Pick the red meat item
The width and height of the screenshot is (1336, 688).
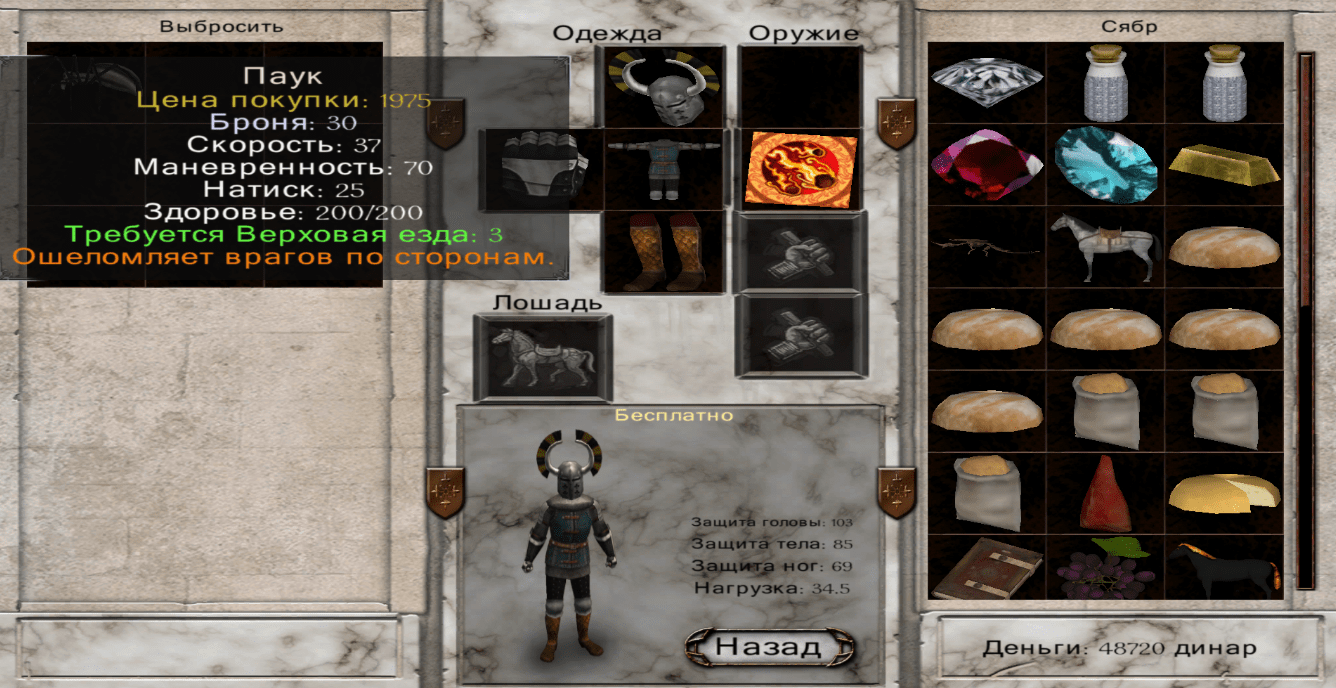(1105, 493)
